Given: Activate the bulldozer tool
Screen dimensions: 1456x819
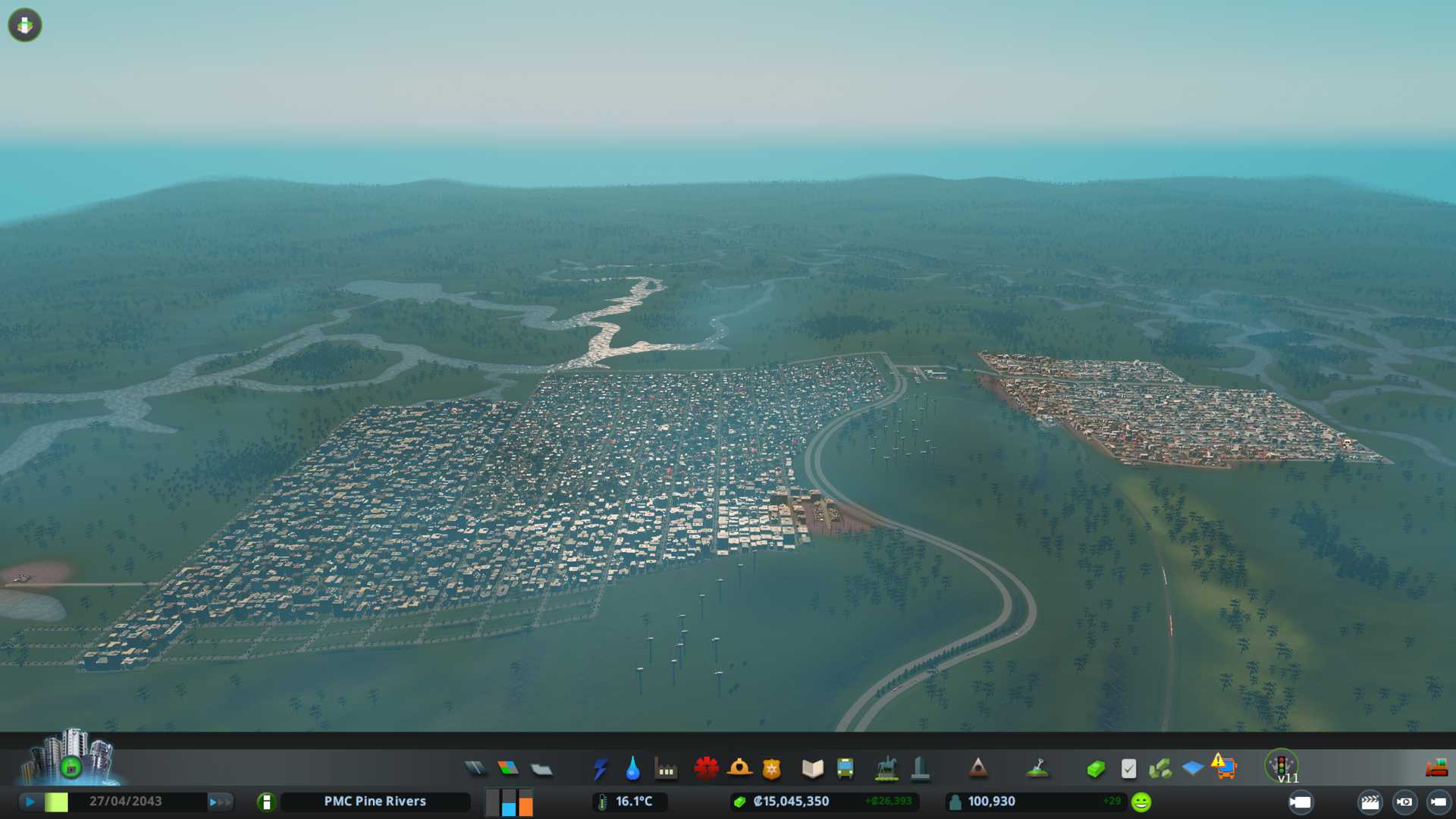Looking at the screenshot, I should (1436, 769).
